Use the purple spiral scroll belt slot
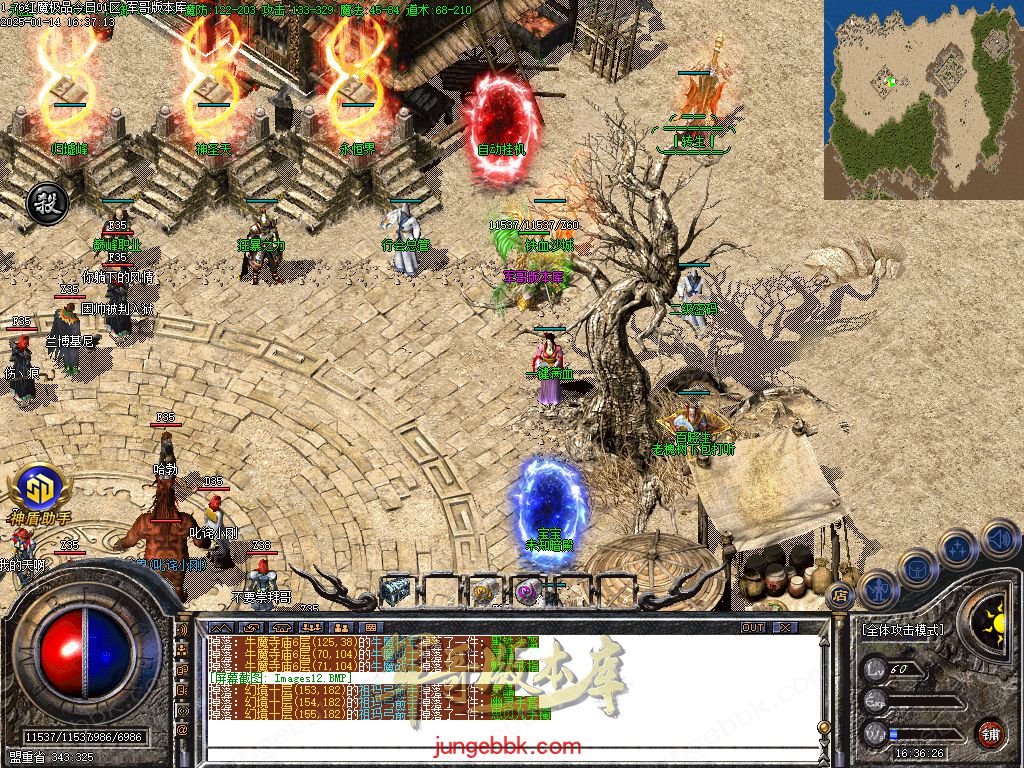Image resolution: width=1024 pixels, height=768 pixels. pos(529,591)
